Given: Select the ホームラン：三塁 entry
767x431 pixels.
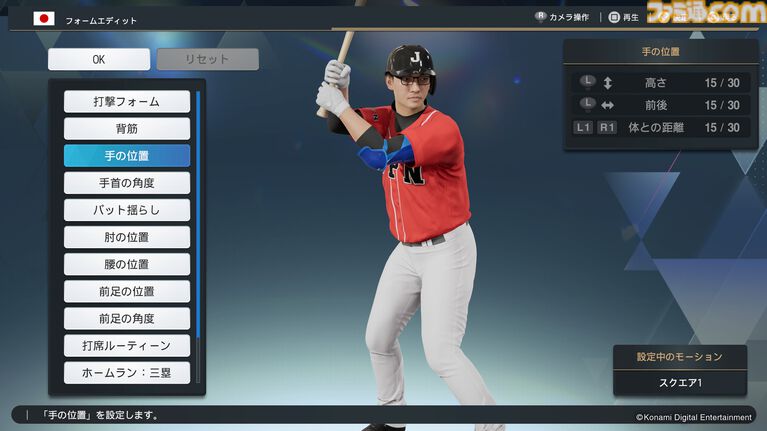Looking at the screenshot, I should [127, 373].
